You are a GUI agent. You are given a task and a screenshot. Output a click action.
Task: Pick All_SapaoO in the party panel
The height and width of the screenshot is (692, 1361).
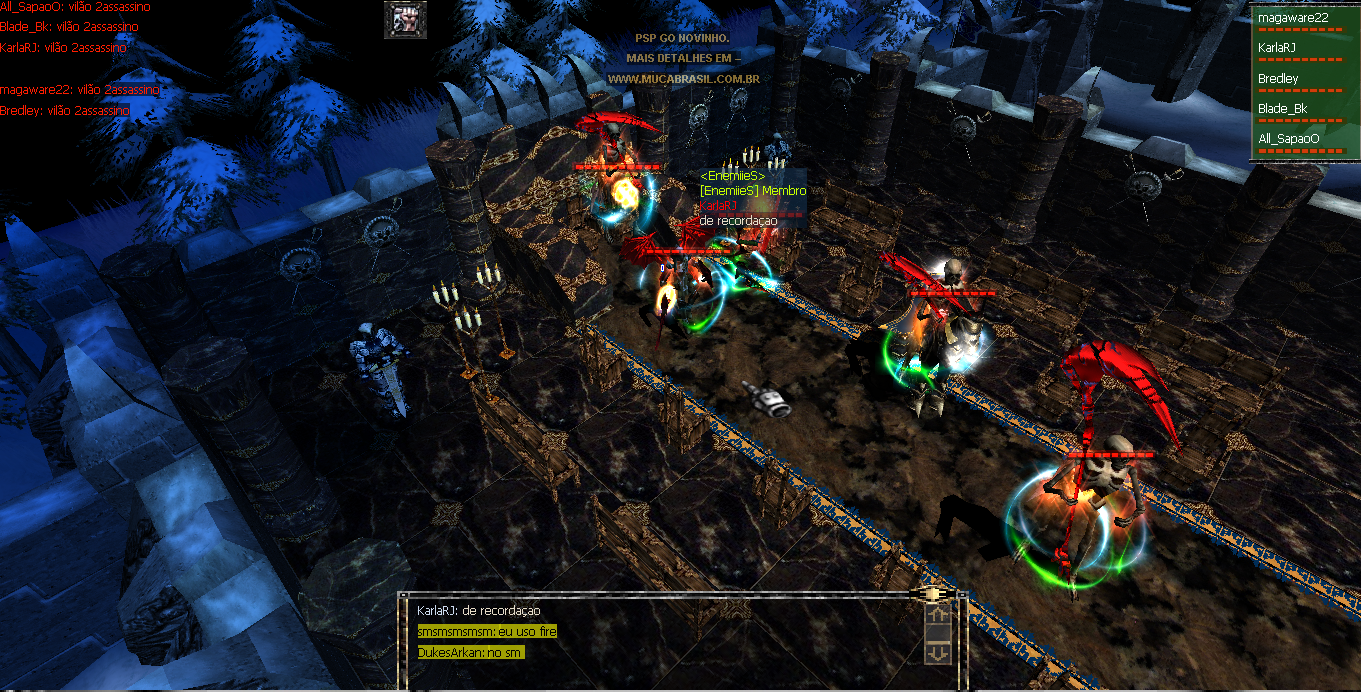(x=1289, y=139)
